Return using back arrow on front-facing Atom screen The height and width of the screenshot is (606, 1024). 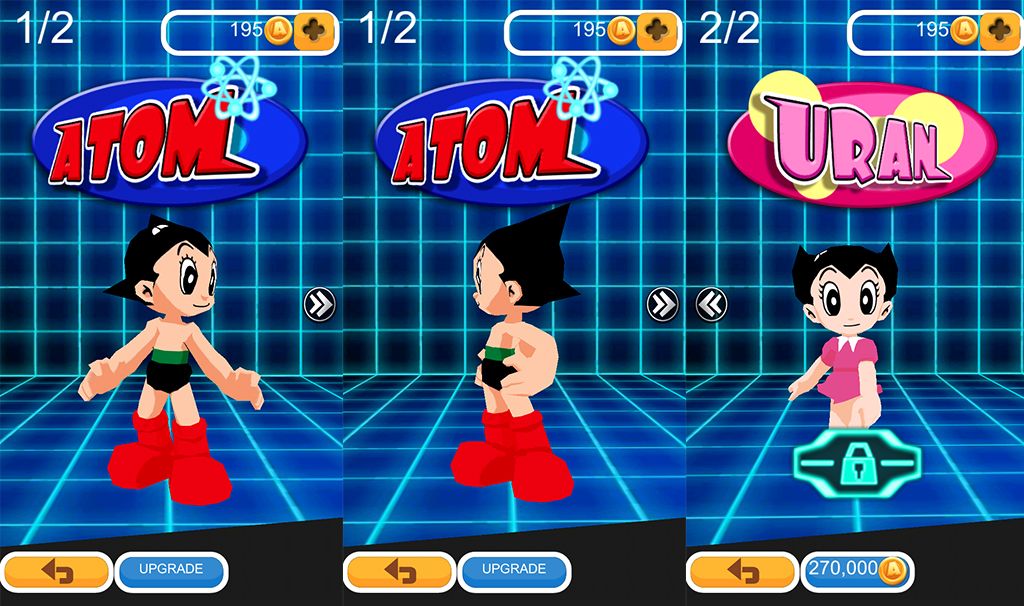pos(56,571)
